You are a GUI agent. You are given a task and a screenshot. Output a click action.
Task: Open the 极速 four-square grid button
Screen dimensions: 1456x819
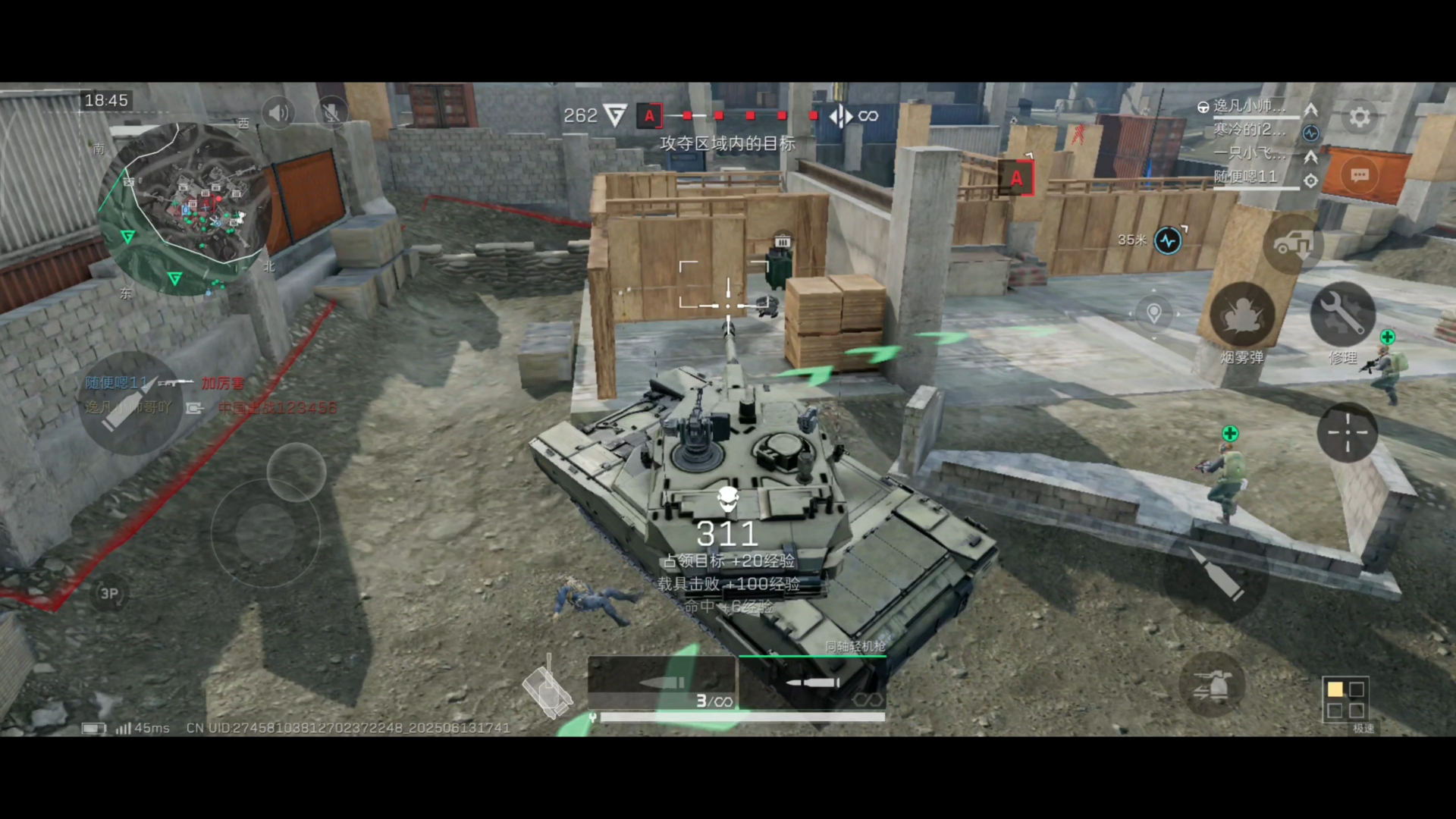point(1345,699)
